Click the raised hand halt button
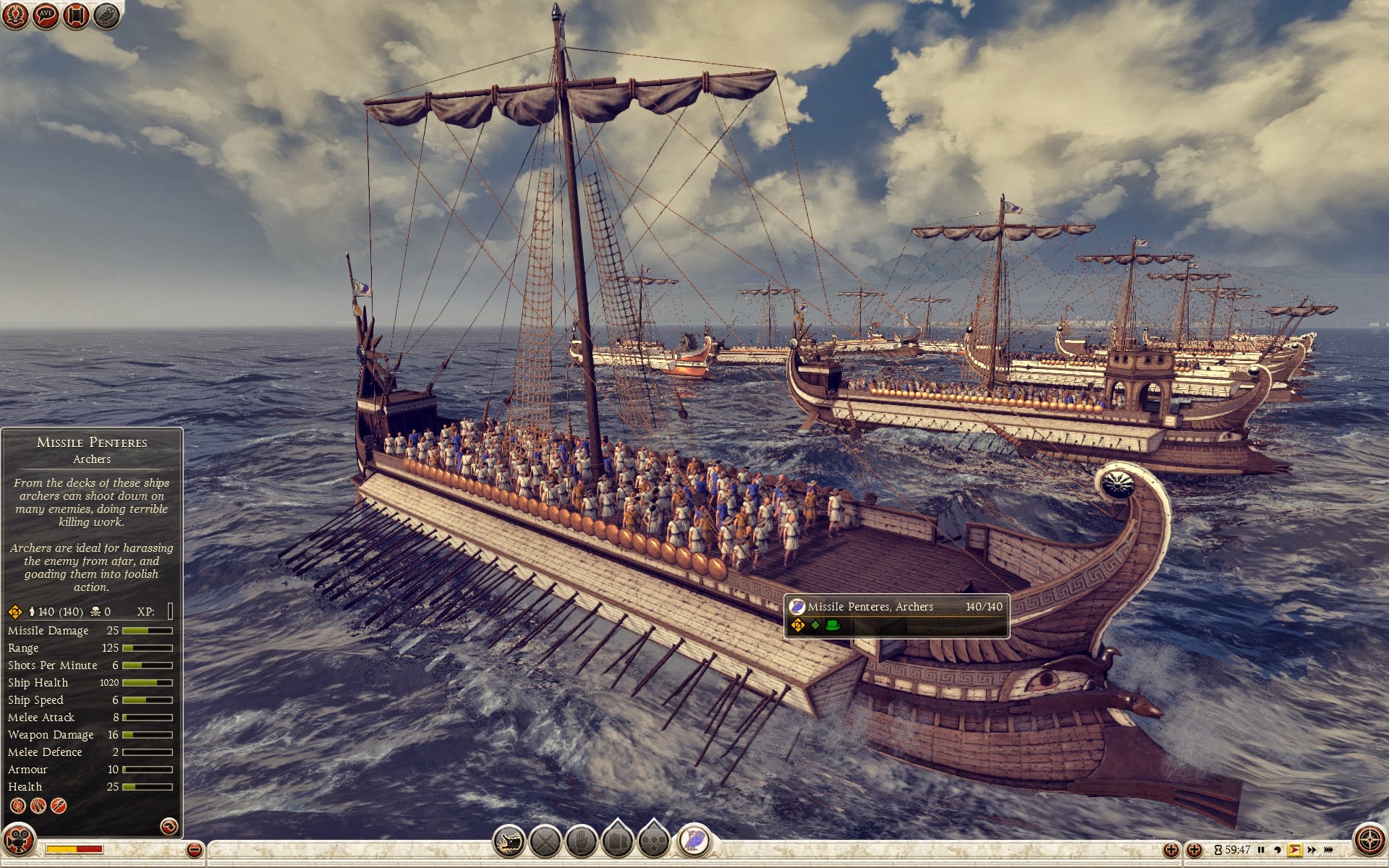 tap(582, 841)
